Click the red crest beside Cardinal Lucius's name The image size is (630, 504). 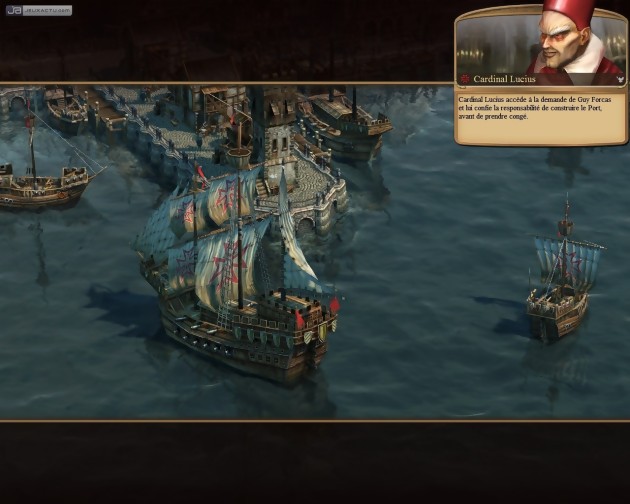466,79
